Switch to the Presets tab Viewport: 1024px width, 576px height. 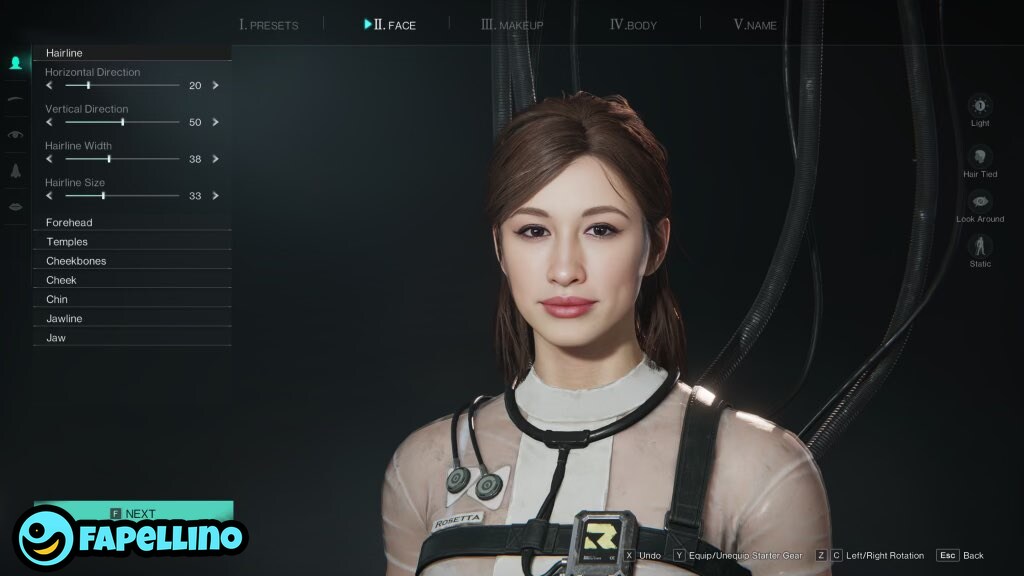pos(269,25)
